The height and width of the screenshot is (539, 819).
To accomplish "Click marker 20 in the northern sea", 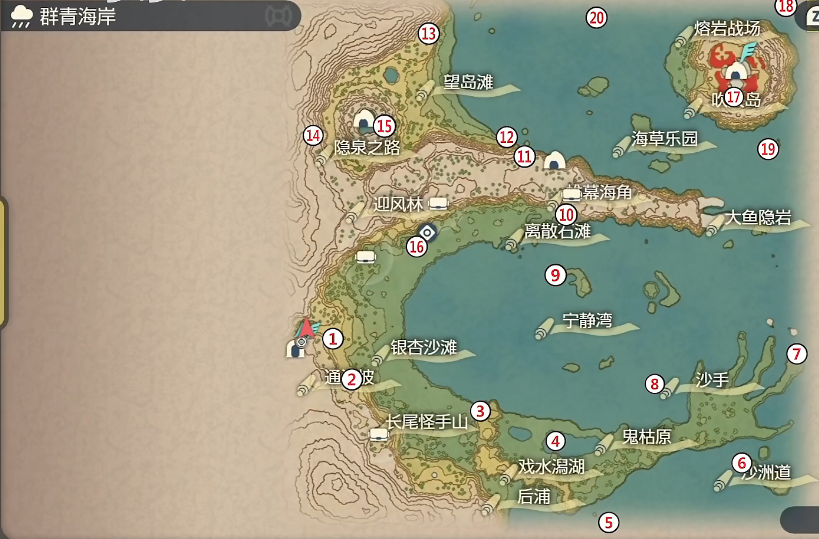I will point(596,17).
